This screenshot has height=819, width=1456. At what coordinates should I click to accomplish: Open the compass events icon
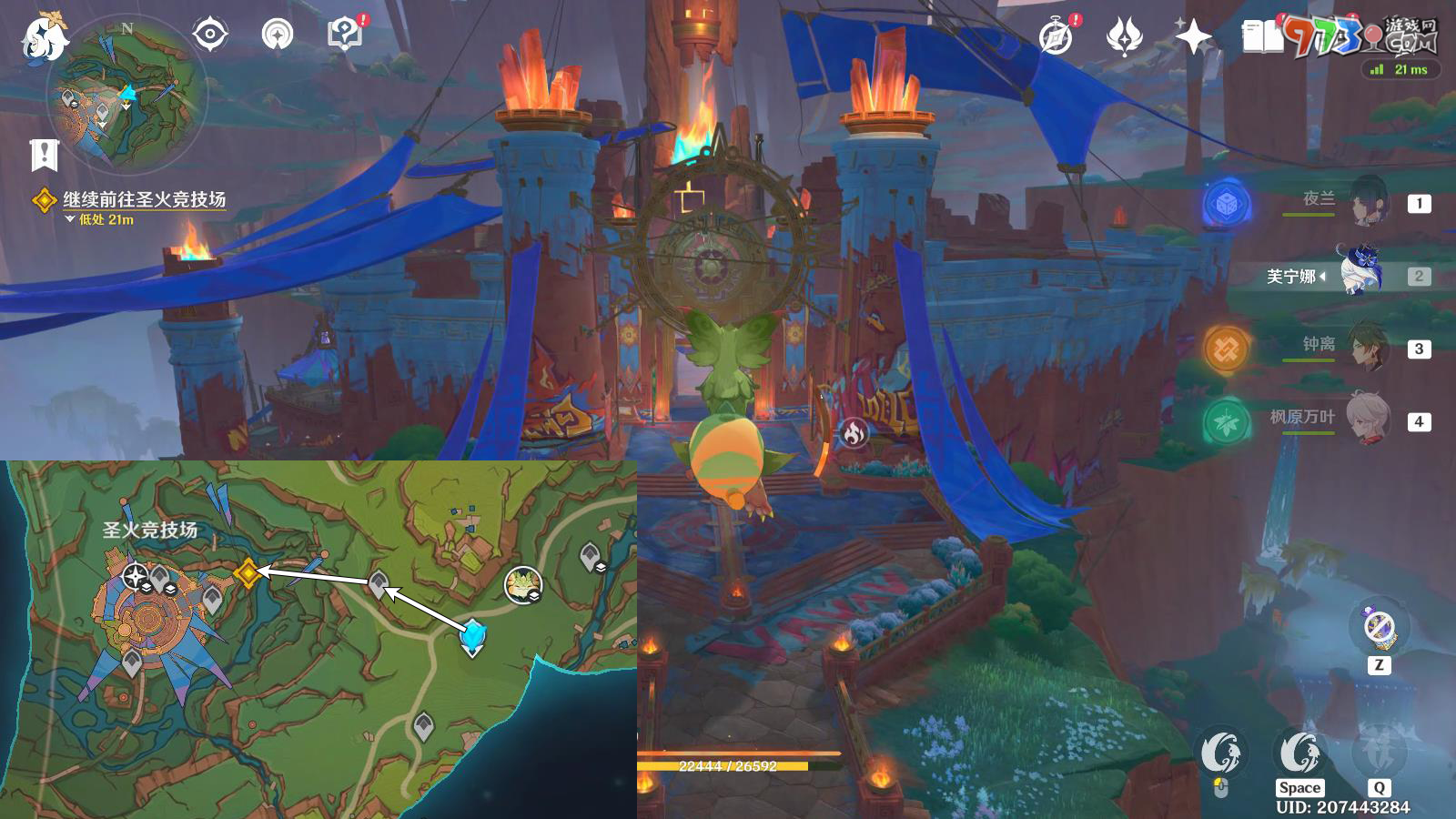[x=1057, y=37]
